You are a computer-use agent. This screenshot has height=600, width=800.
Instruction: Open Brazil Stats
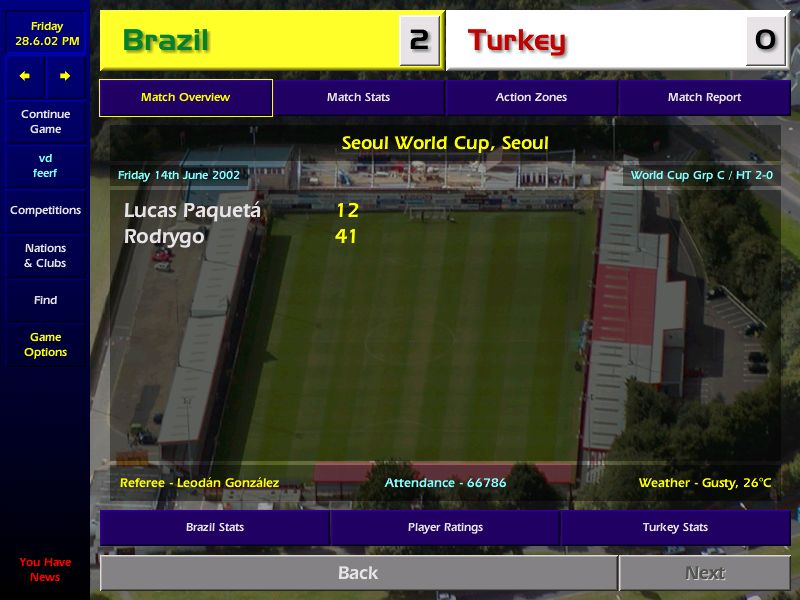point(215,527)
